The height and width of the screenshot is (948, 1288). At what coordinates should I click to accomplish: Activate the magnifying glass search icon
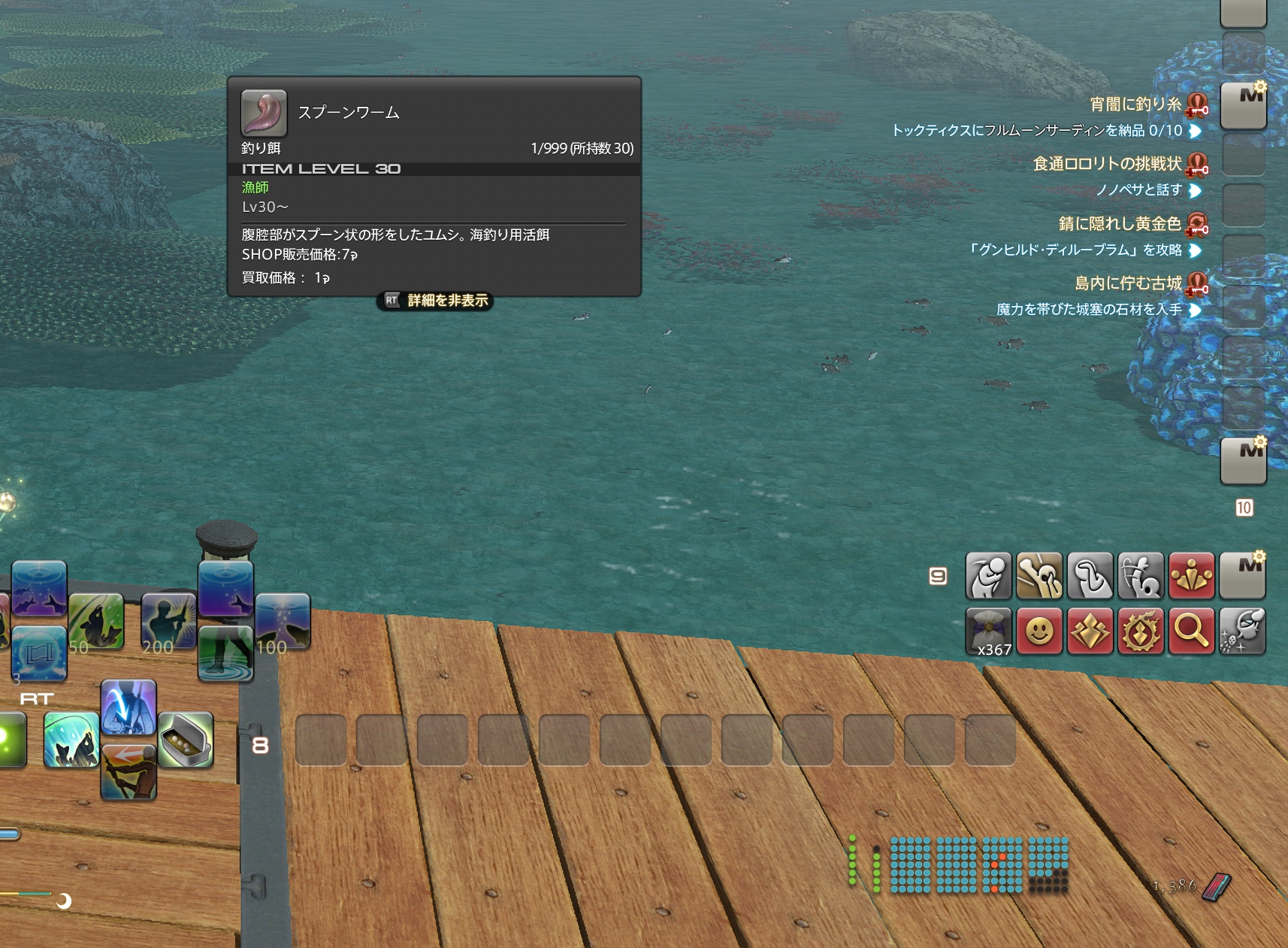(1191, 631)
